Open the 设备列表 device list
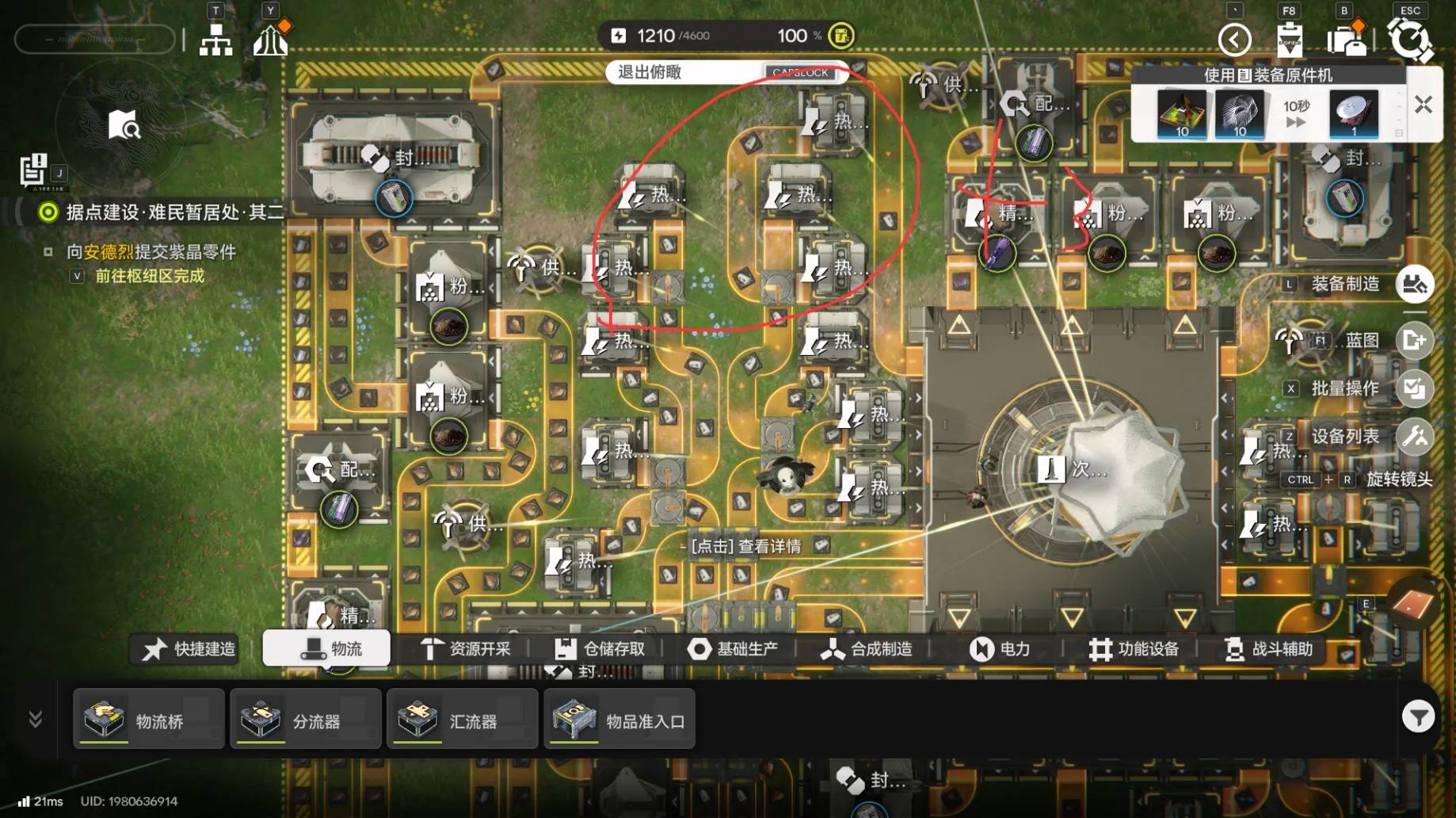This screenshot has height=818, width=1456. pos(1415,436)
